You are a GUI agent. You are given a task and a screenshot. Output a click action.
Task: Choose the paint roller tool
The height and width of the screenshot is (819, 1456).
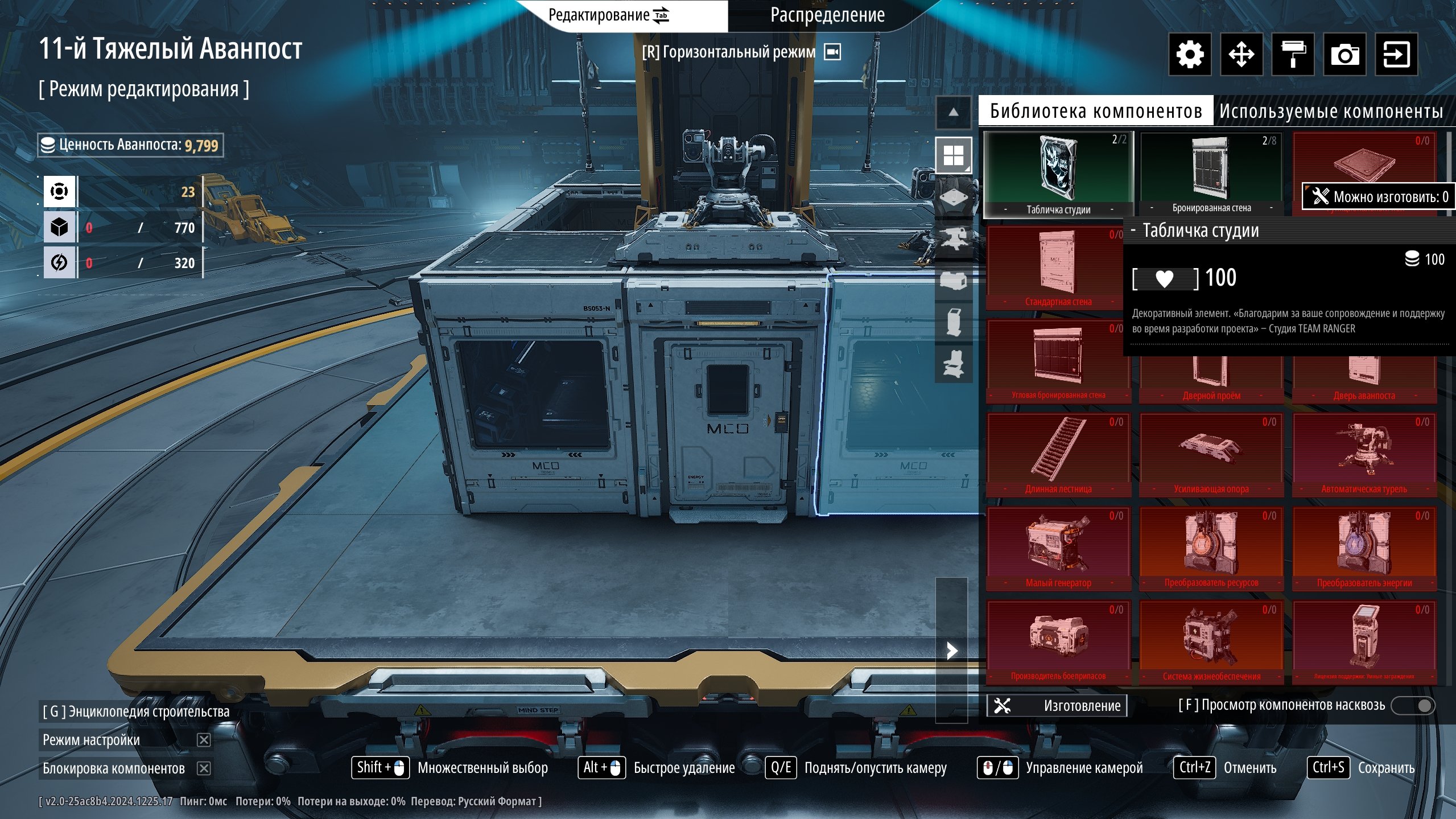point(1293,55)
